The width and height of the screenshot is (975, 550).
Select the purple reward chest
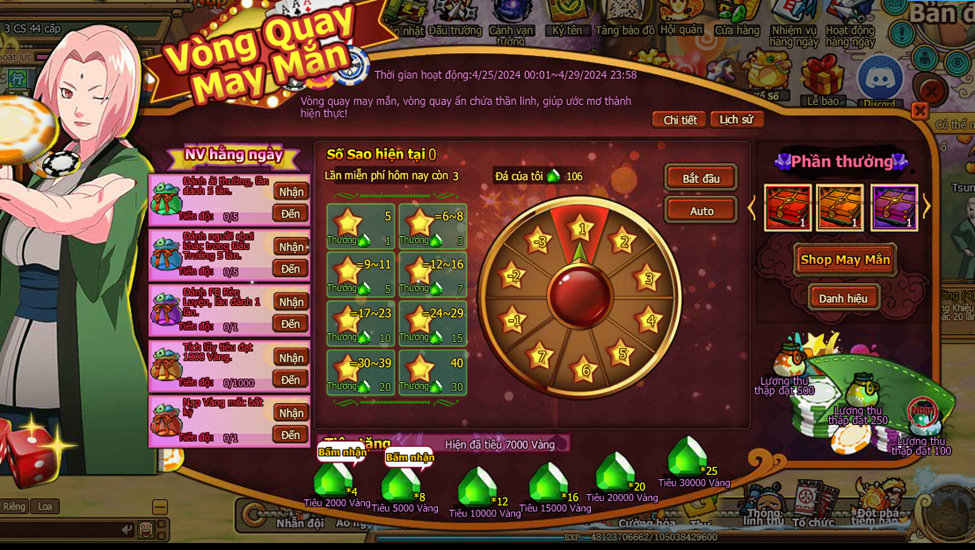893,208
